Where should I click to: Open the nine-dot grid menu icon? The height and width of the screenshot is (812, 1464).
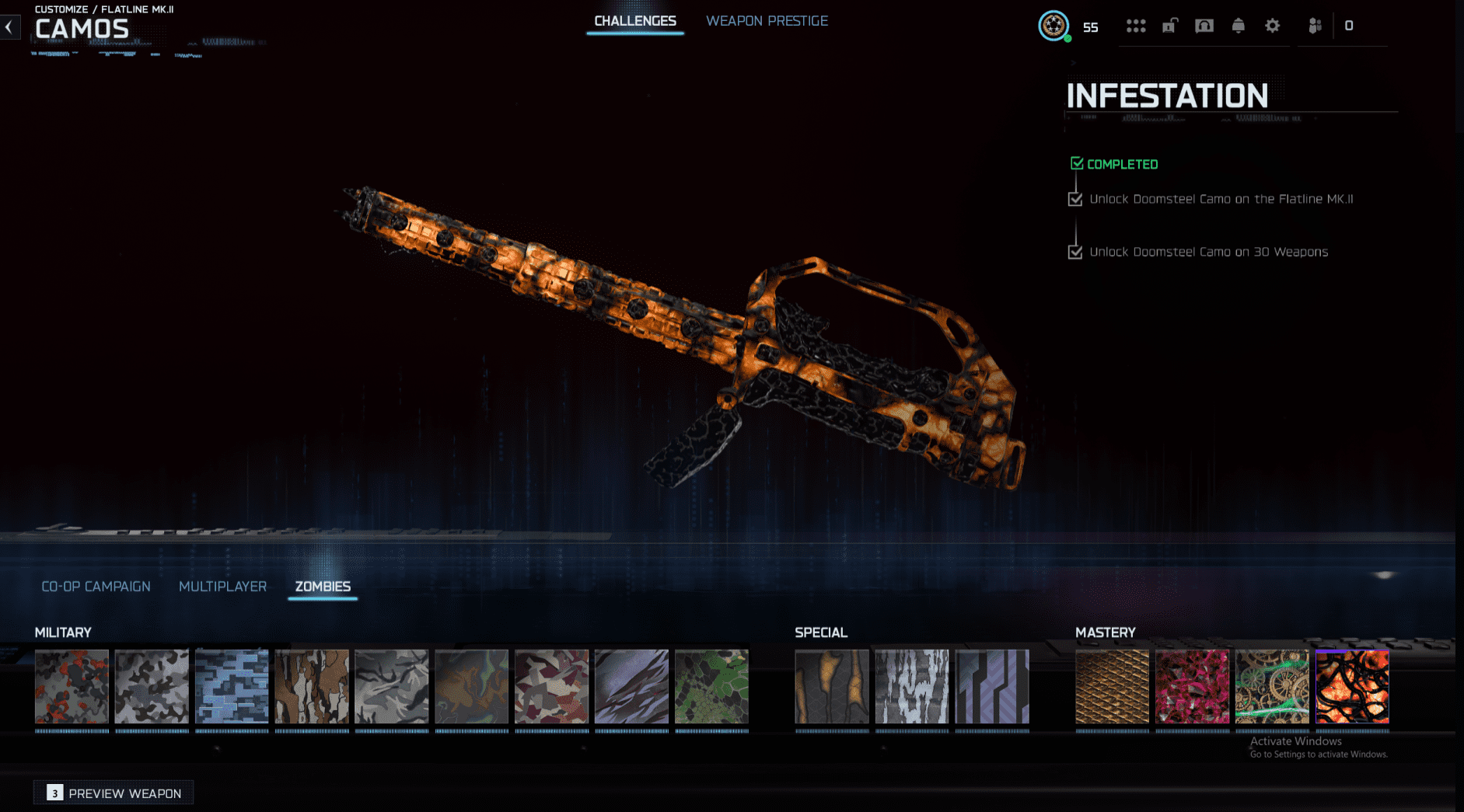click(1136, 26)
